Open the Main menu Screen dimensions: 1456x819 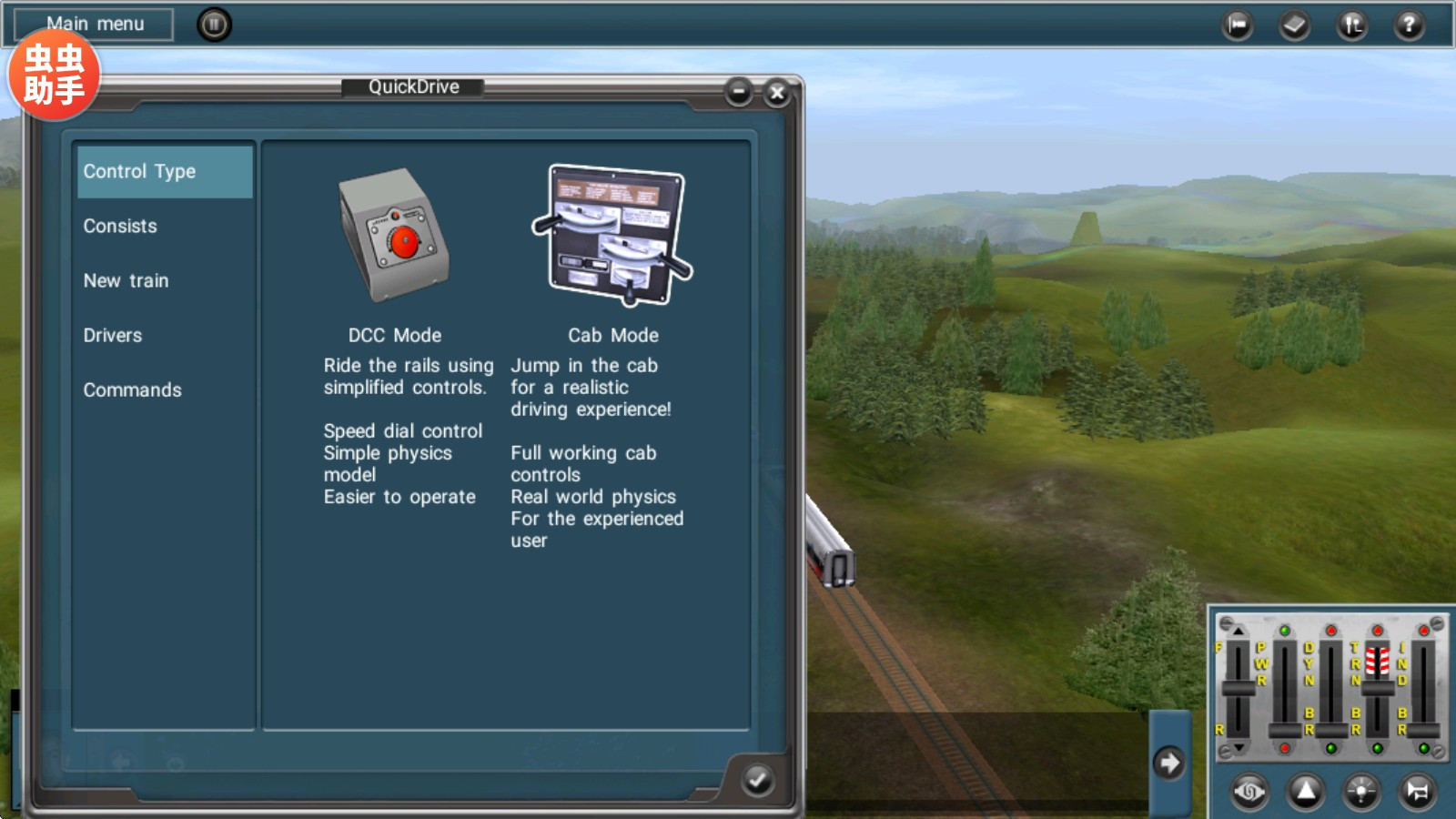[x=95, y=25]
